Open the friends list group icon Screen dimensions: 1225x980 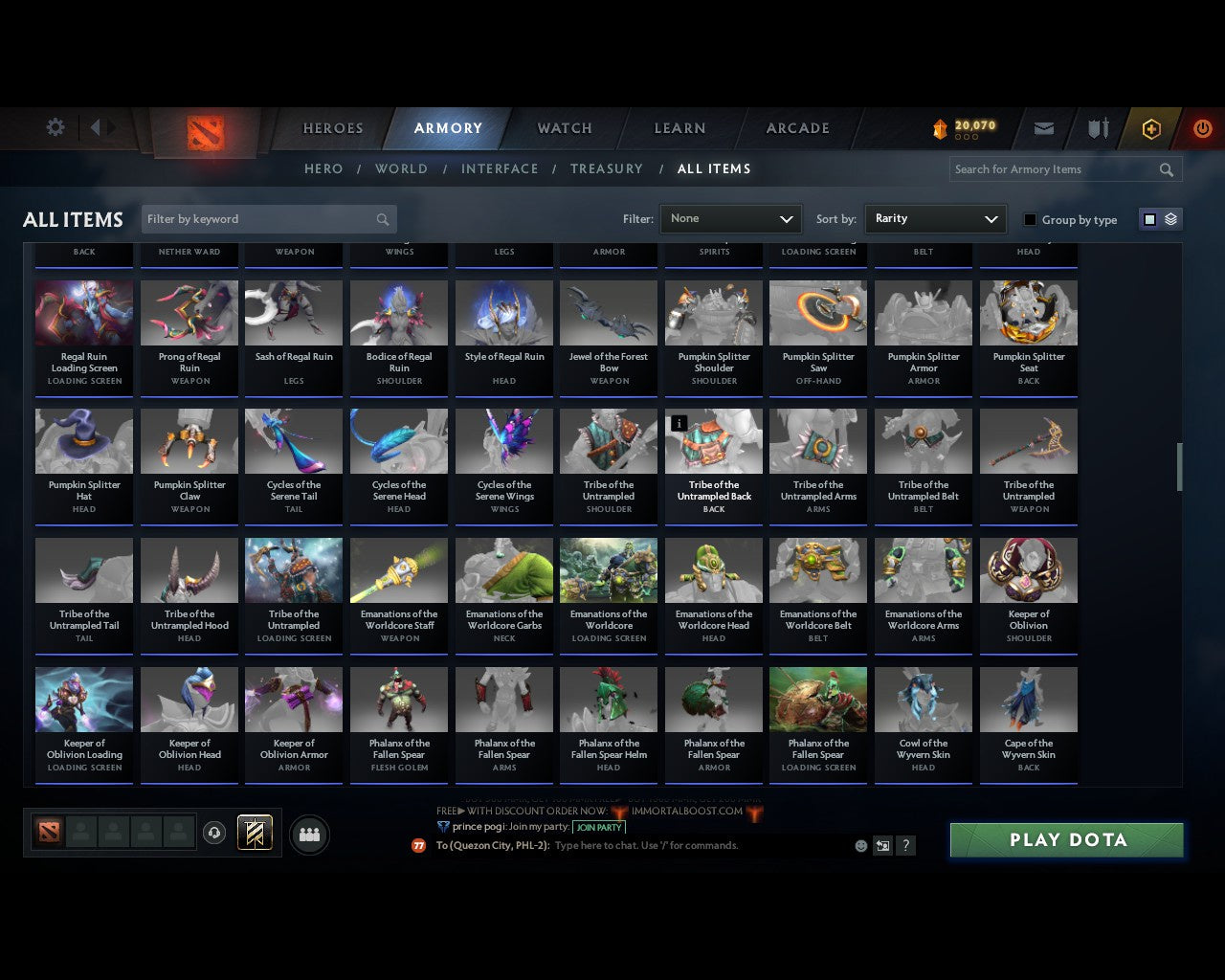[x=308, y=835]
